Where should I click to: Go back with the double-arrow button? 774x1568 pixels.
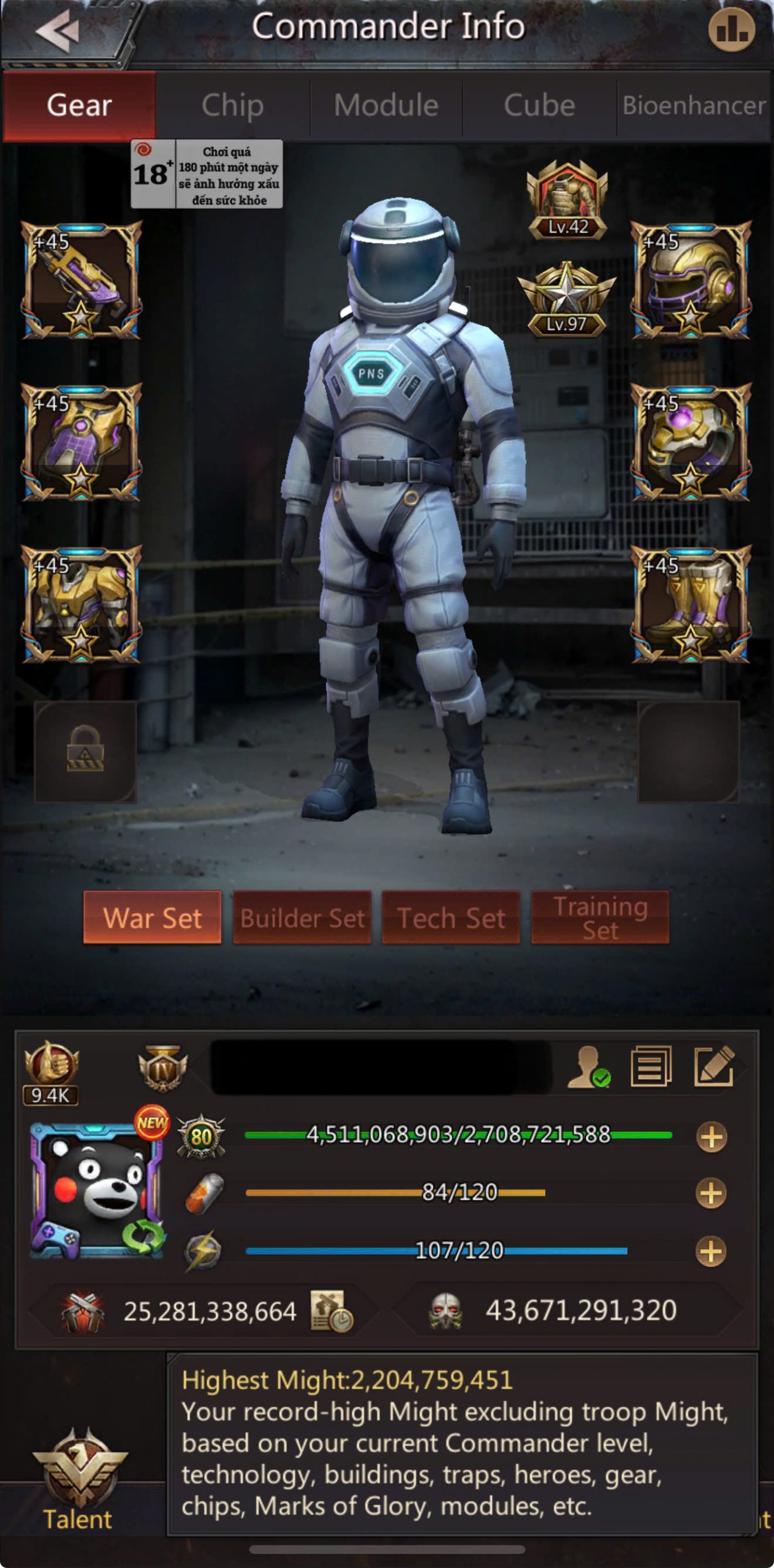pyautogui.click(x=58, y=31)
